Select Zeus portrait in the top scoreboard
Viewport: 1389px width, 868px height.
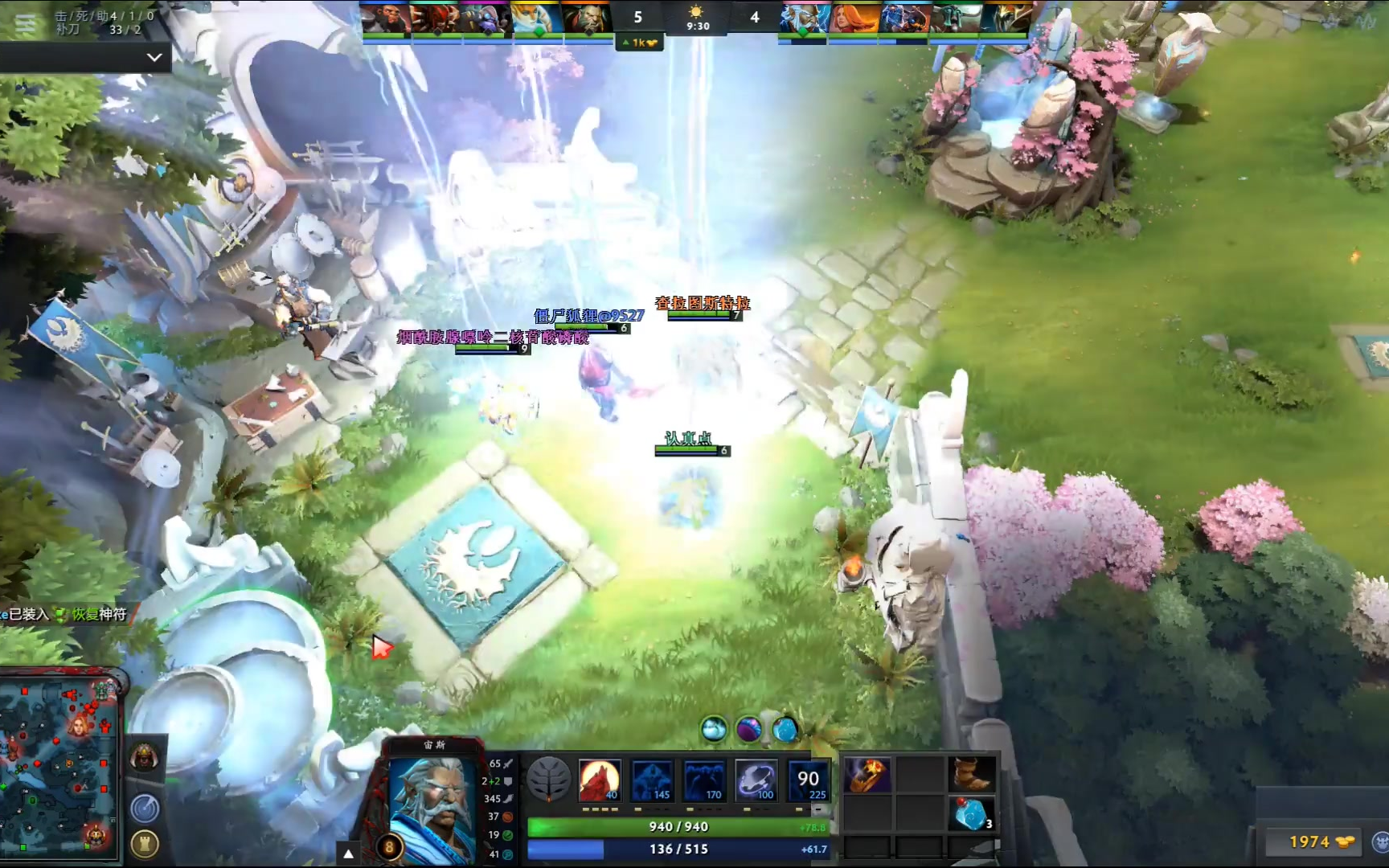[802, 18]
